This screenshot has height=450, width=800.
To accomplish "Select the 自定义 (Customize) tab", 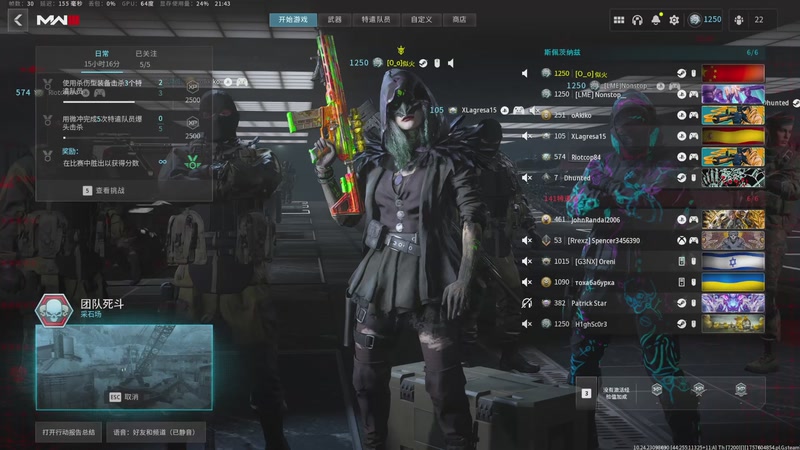I will pos(421,19).
